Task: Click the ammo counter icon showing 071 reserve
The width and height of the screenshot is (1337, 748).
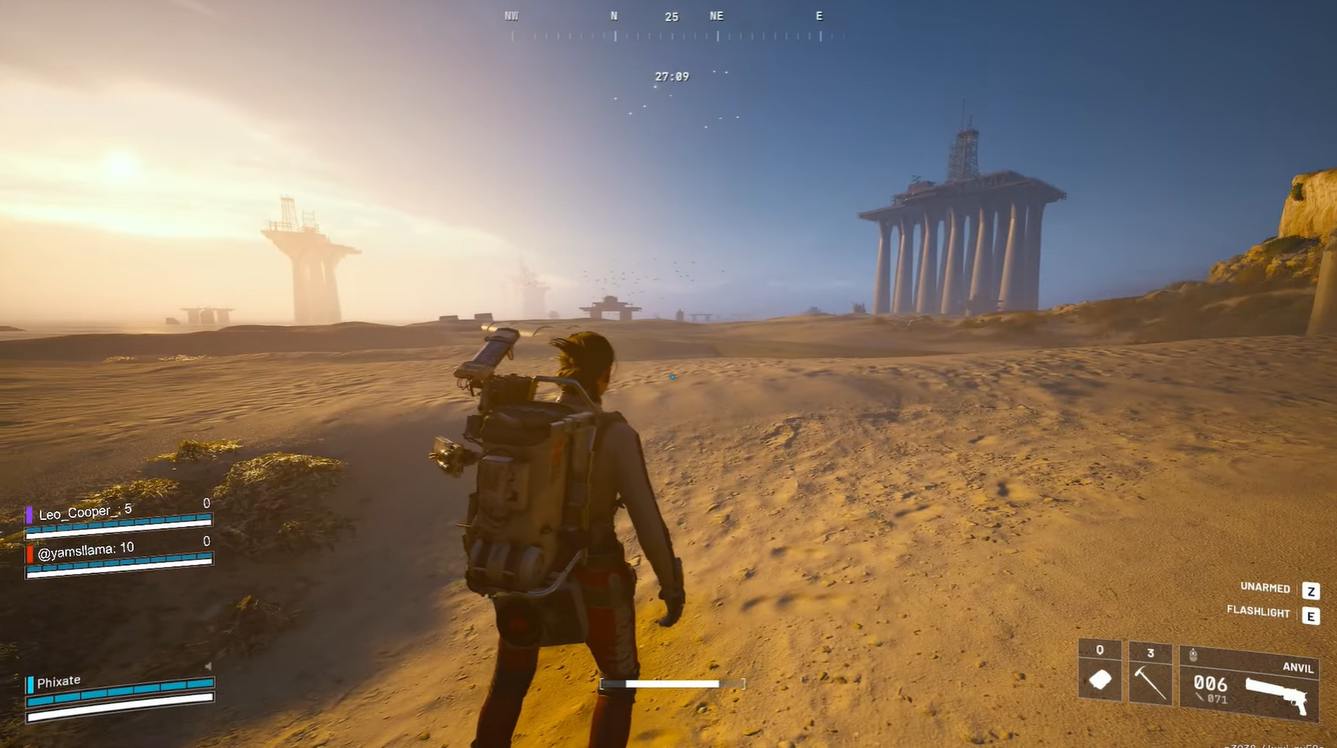Action: click(x=1199, y=697)
